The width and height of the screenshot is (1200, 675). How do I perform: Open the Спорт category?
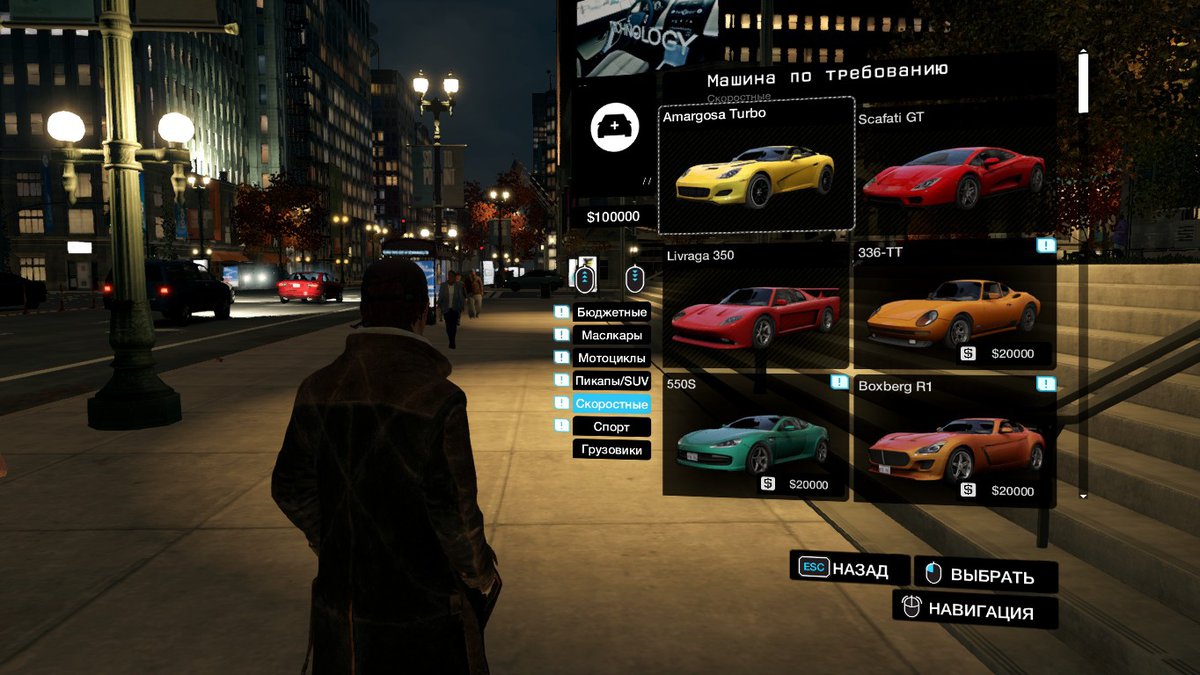coord(612,427)
